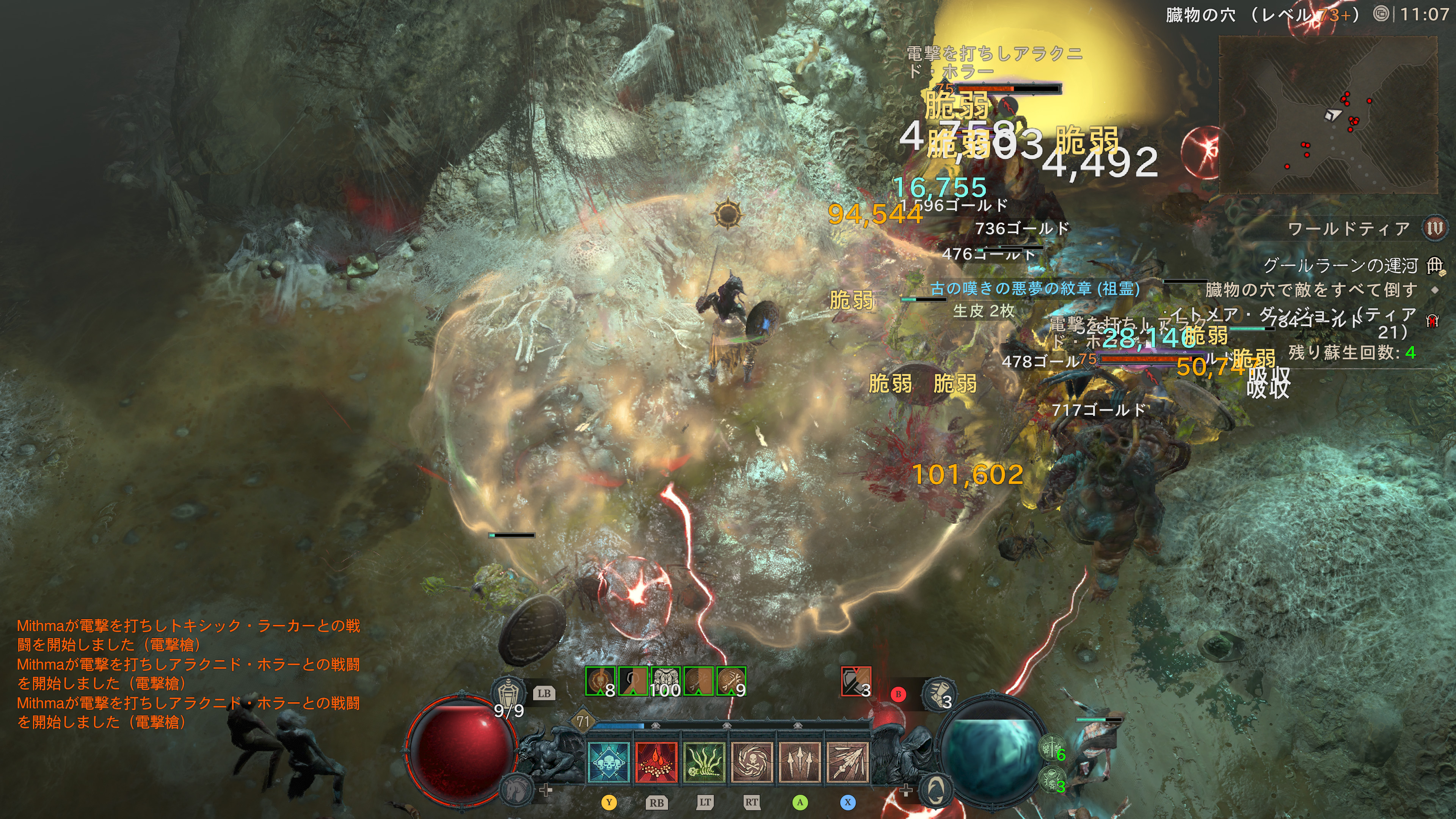The height and width of the screenshot is (819, 1456).
Task: Select the World Tier IV emblem
Action: click(1434, 228)
